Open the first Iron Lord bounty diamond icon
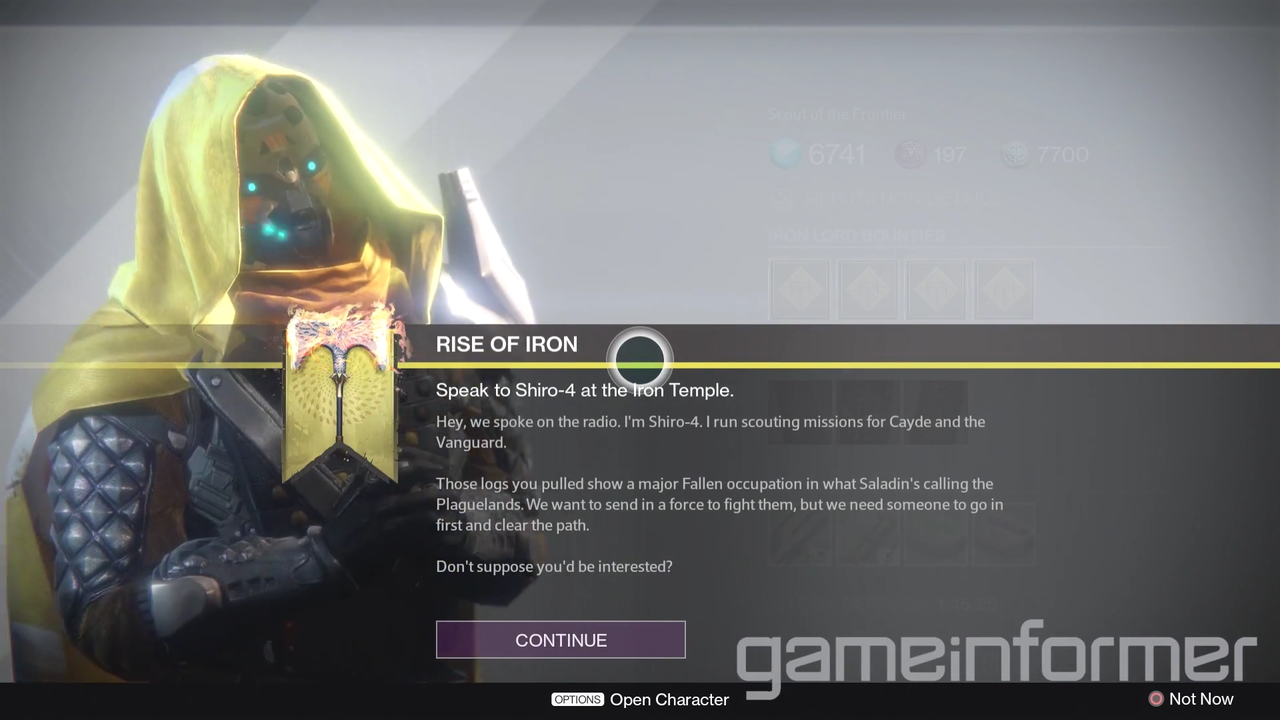Screen dimensions: 1280x720 click(800, 289)
